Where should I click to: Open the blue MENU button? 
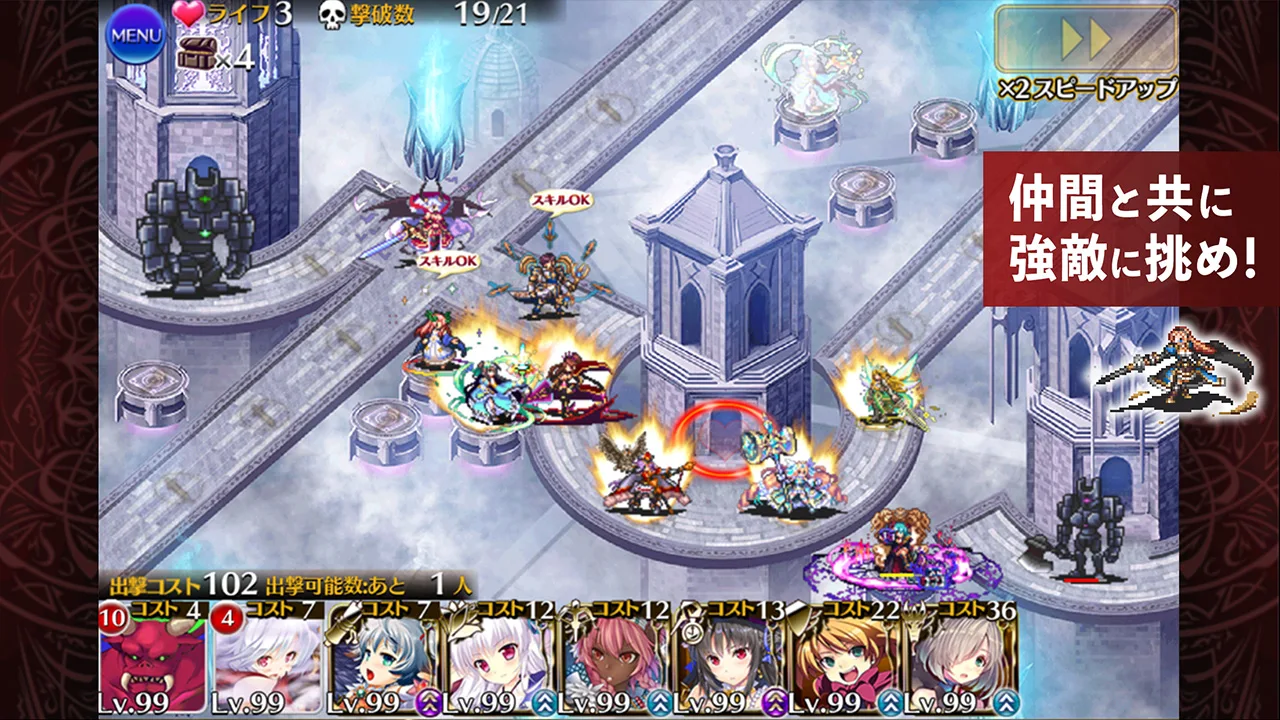(x=135, y=35)
